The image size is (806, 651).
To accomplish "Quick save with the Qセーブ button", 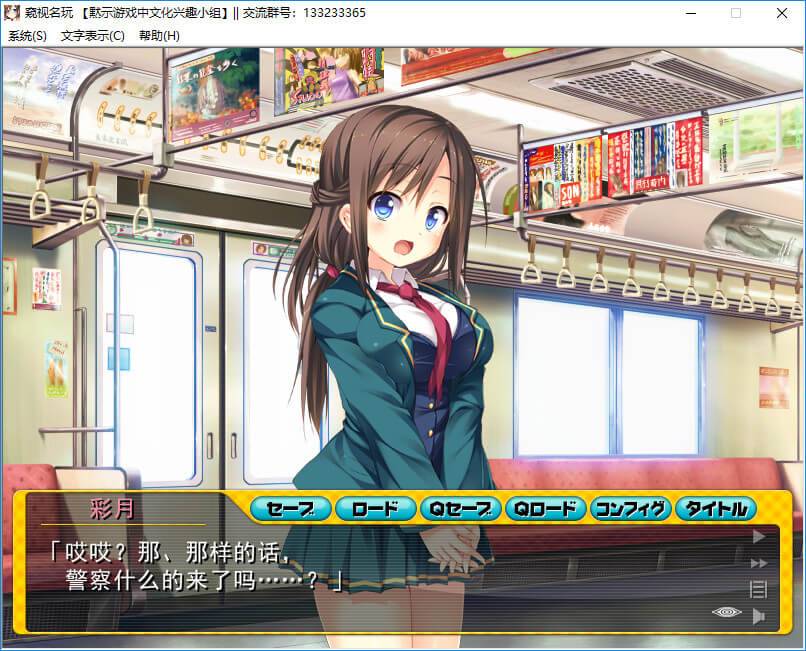I will point(460,509).
